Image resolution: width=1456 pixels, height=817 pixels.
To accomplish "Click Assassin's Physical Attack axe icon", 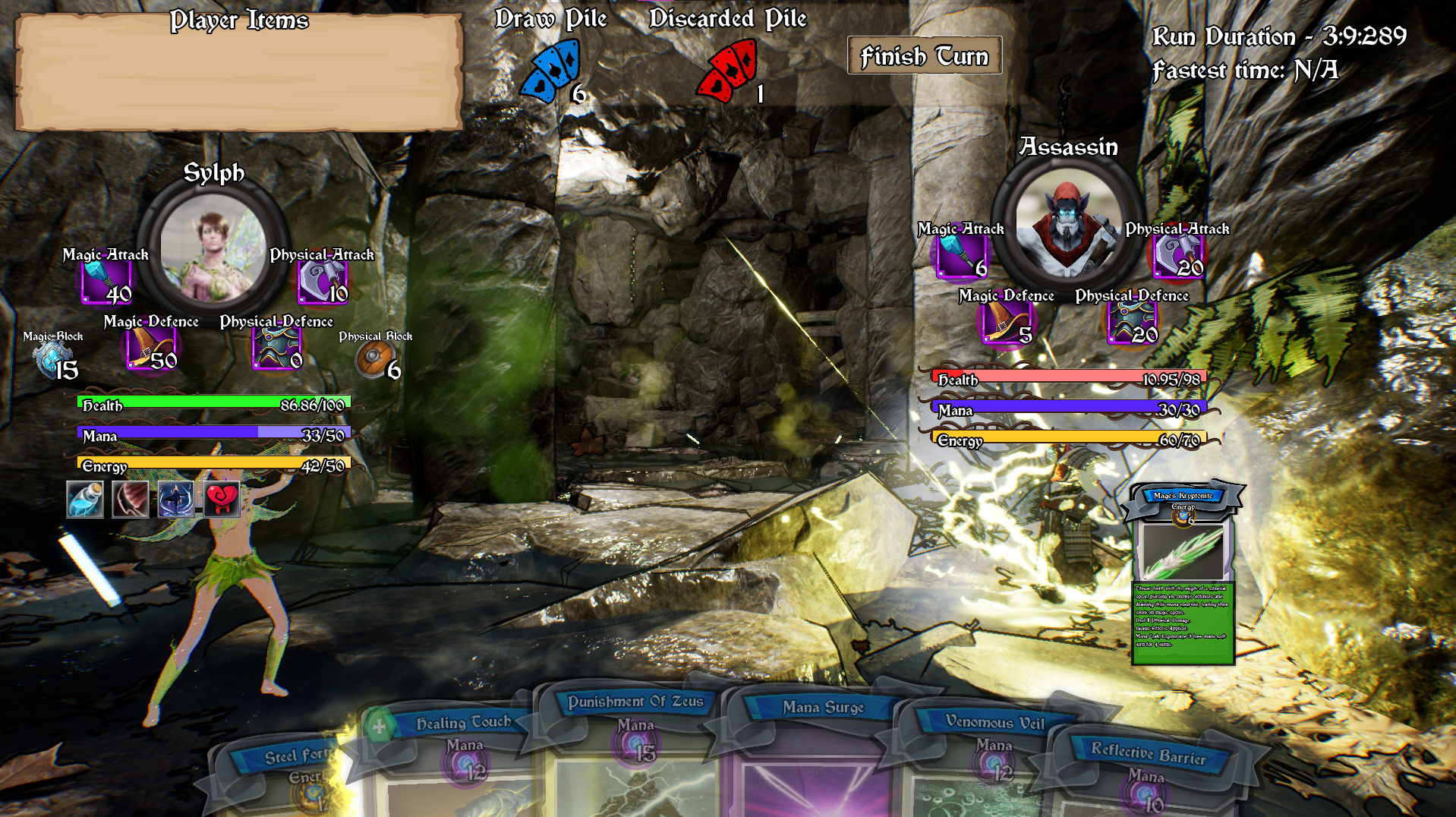I will point(1177,257).
